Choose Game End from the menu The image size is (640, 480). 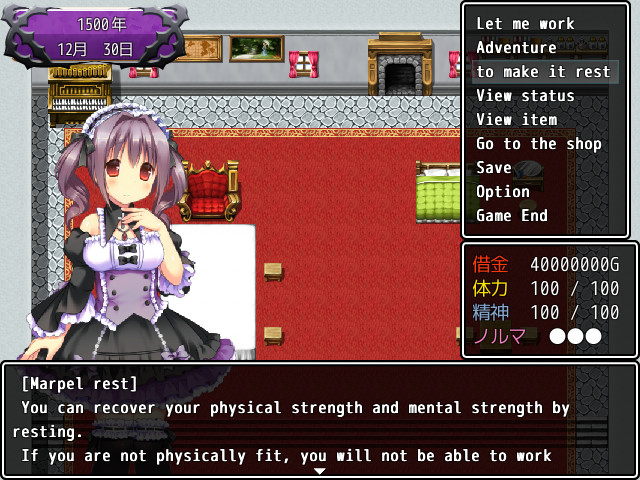[512, 216]
